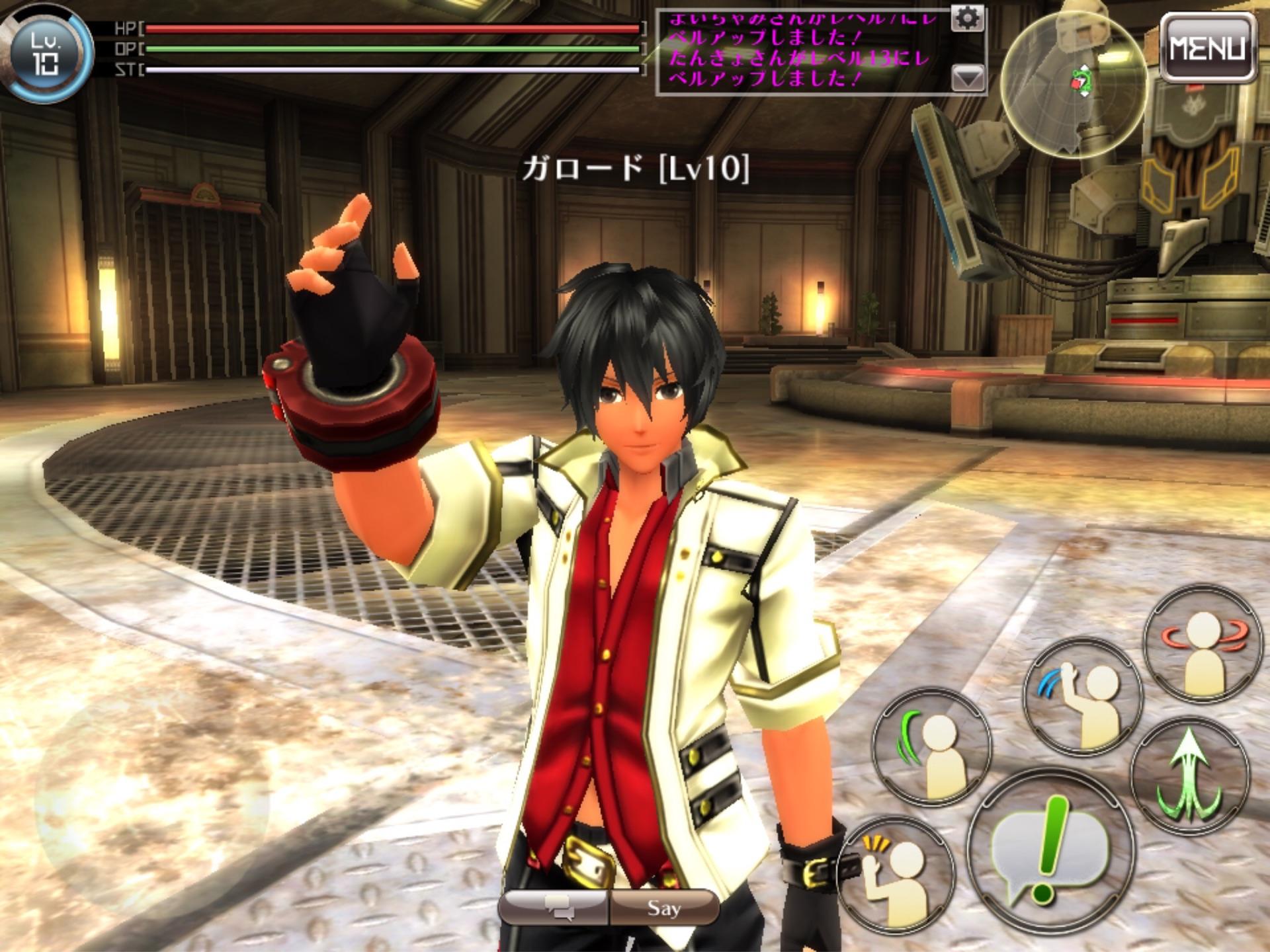Open the MENU button
This screenshot has height=952, width=1270.
(1207, 48)
